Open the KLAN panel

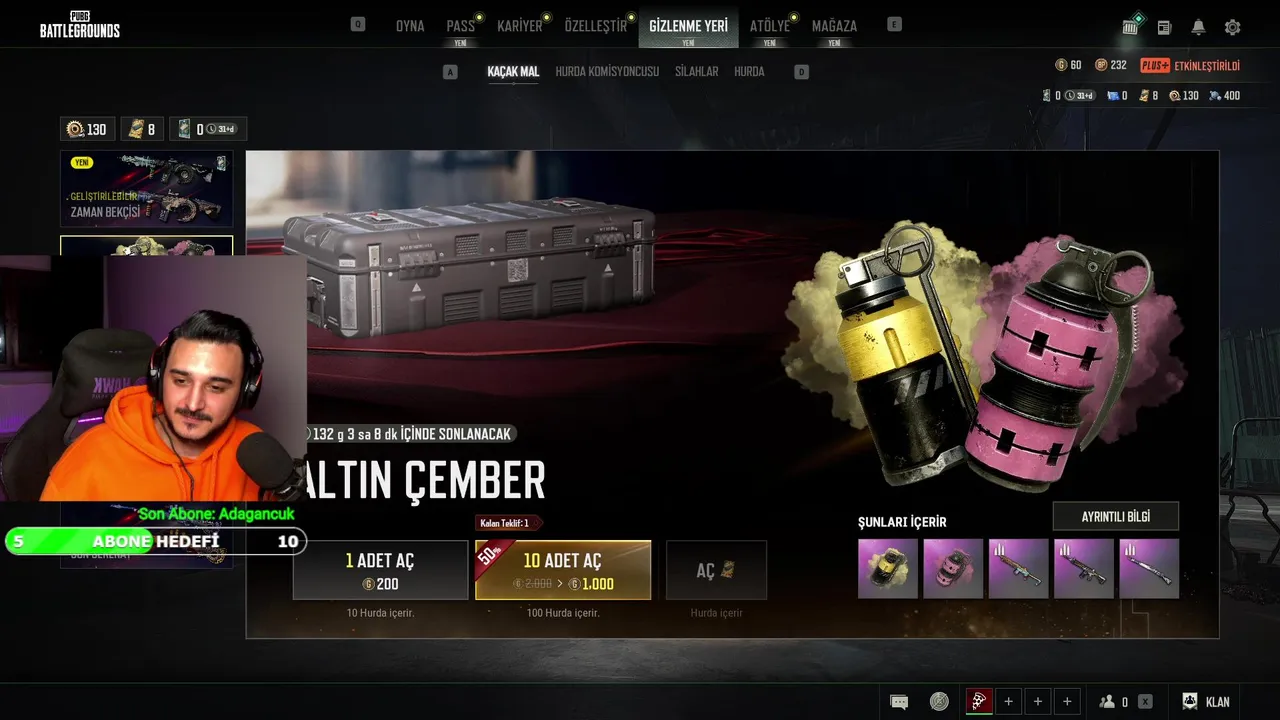pos(1206,702)
